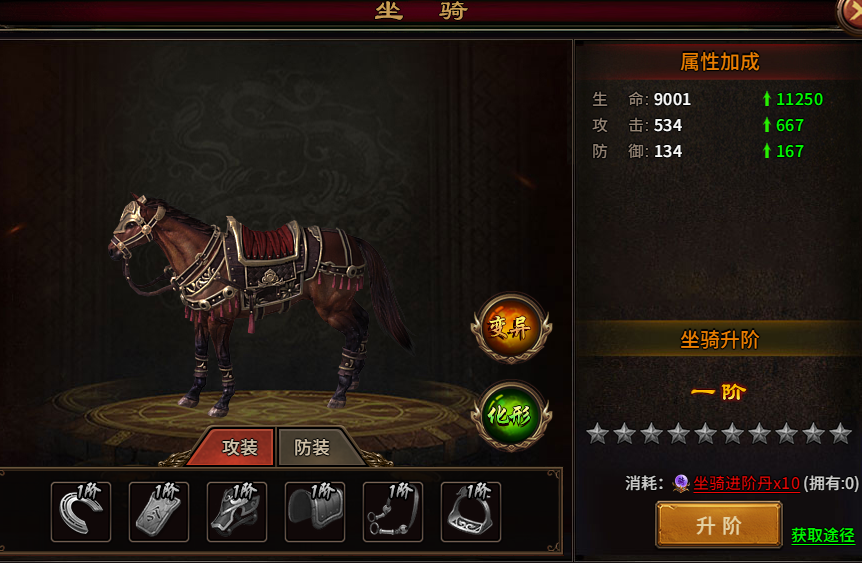The image size is (862, 563).
Task: Open the 变异 mutation feature
Action: click(511, 325)
